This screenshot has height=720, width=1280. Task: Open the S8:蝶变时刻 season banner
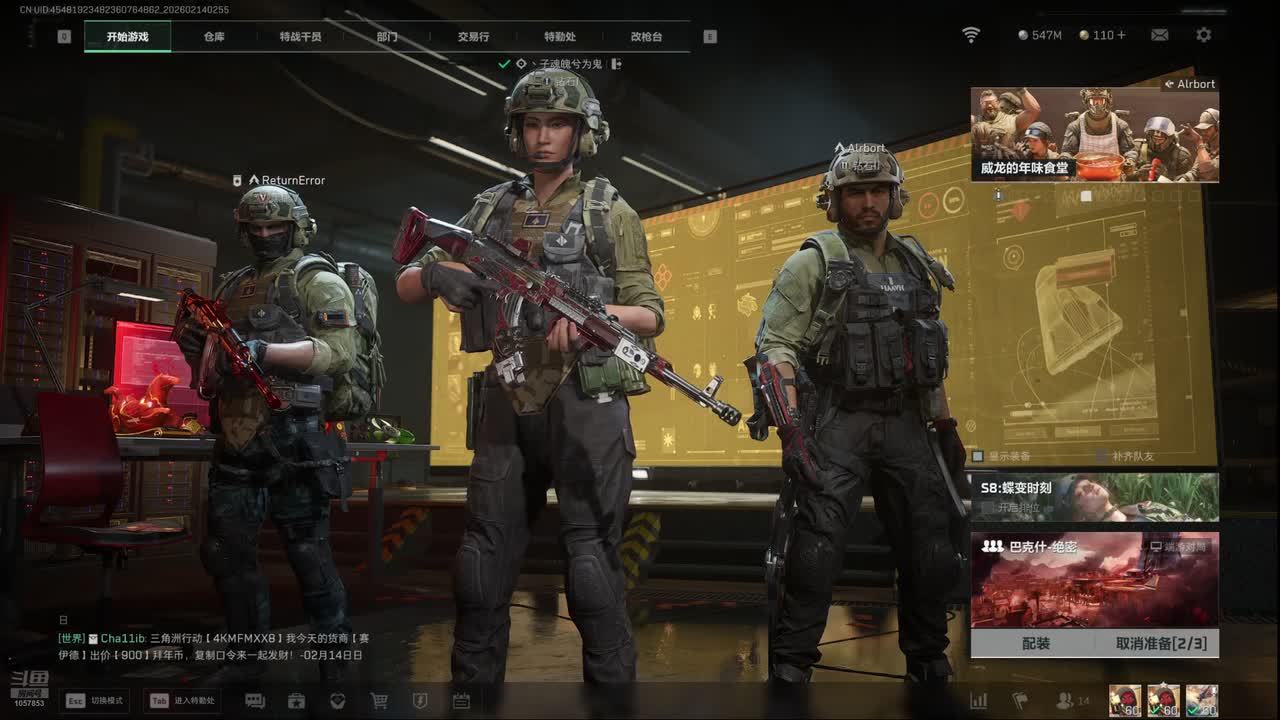click(x=1094, y=497)
